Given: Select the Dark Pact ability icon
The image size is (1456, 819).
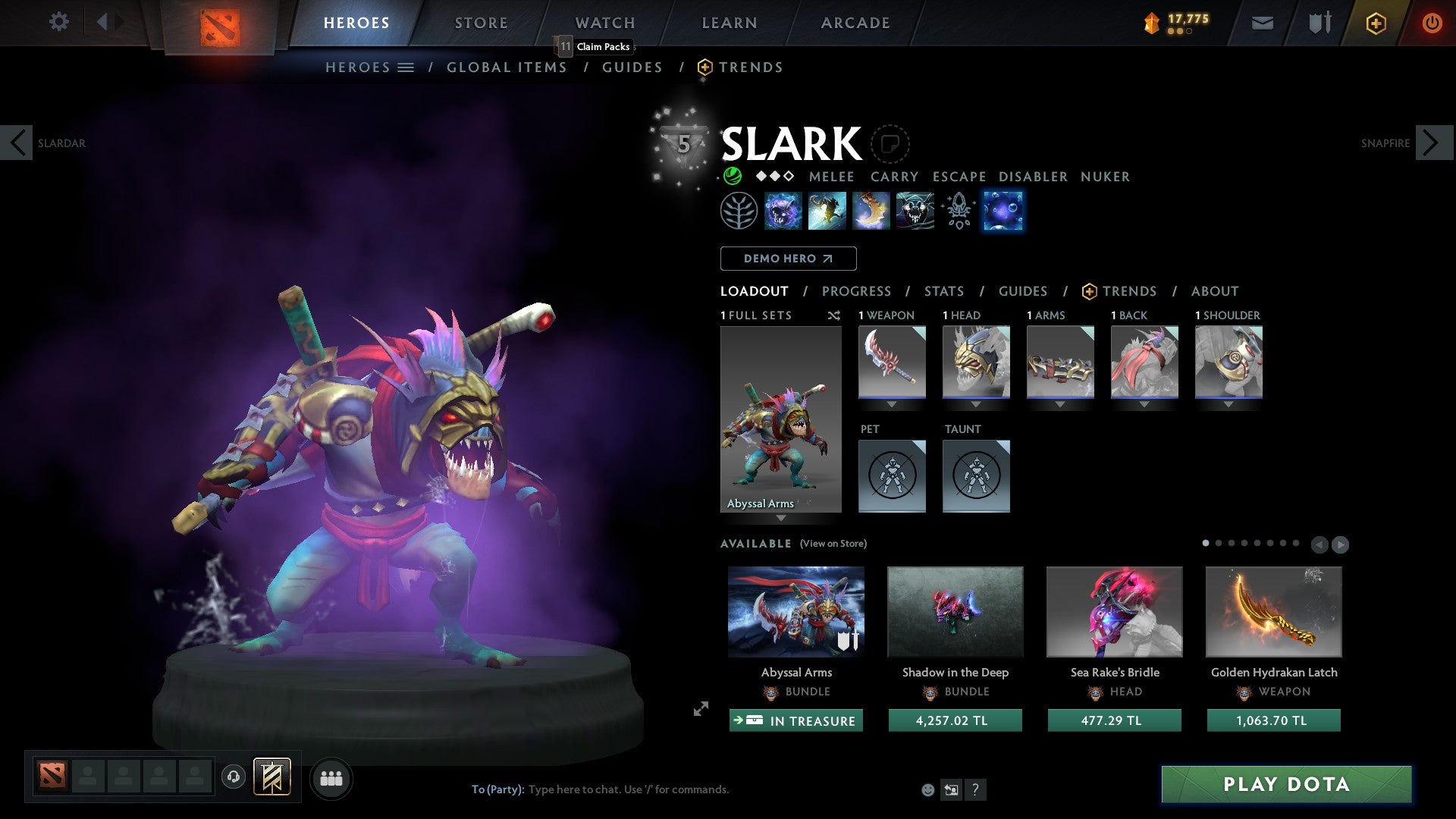Looking at the screenshot, I should pos(783,211).
